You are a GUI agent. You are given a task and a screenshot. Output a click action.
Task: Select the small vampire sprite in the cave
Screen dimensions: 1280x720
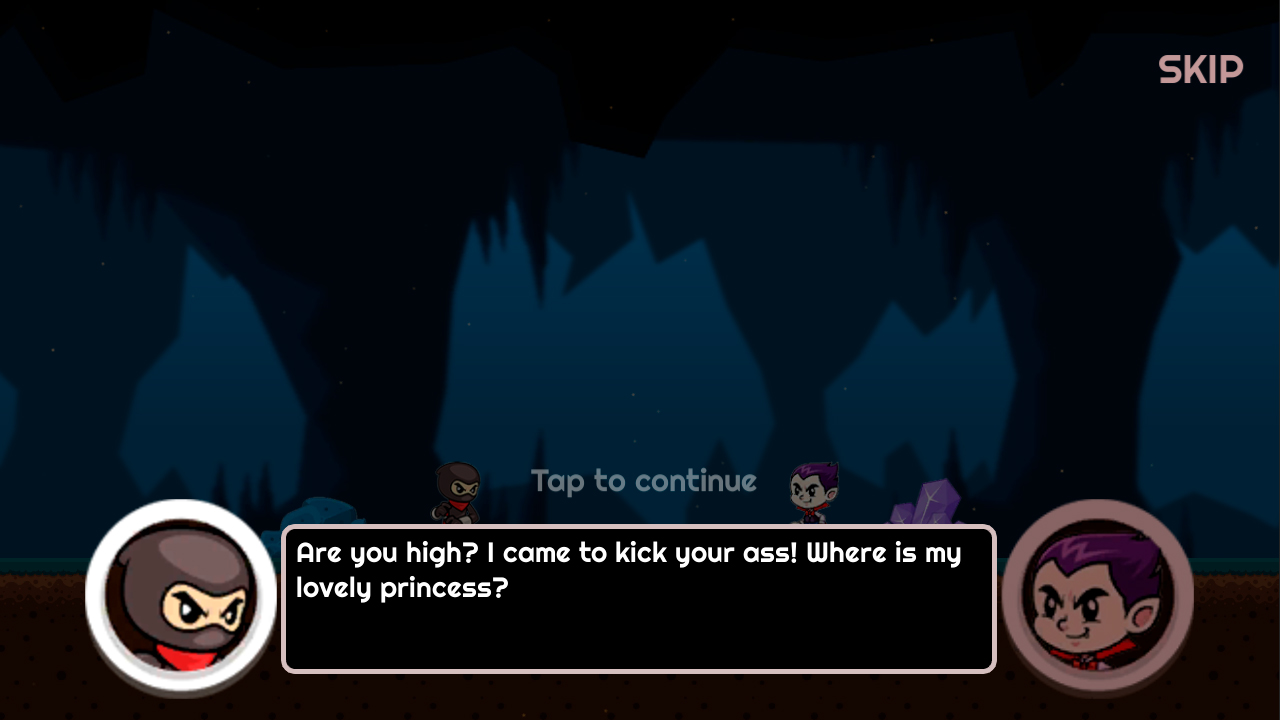812,492
